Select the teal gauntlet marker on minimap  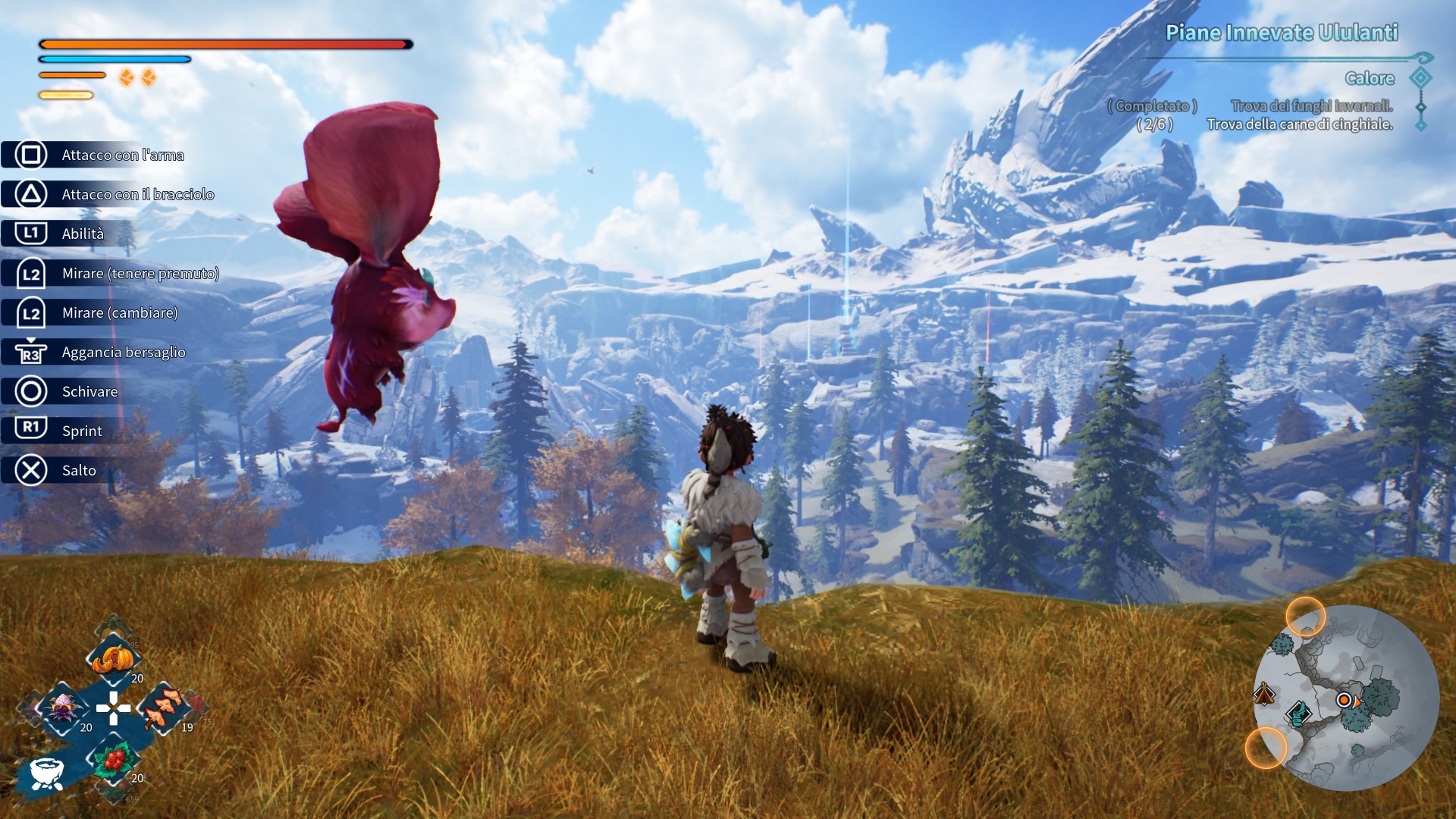(x=1298, y=714)
